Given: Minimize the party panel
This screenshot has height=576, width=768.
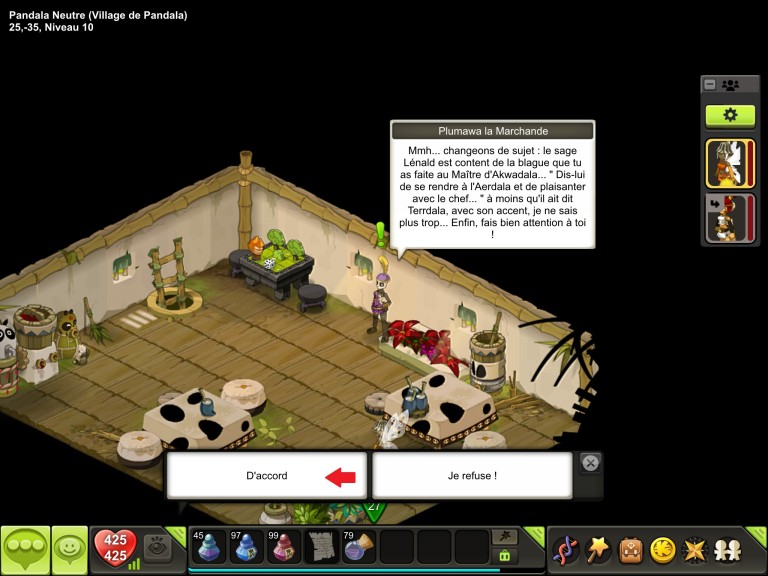Looking at the screenshot, I should click(x=710, y=85).
